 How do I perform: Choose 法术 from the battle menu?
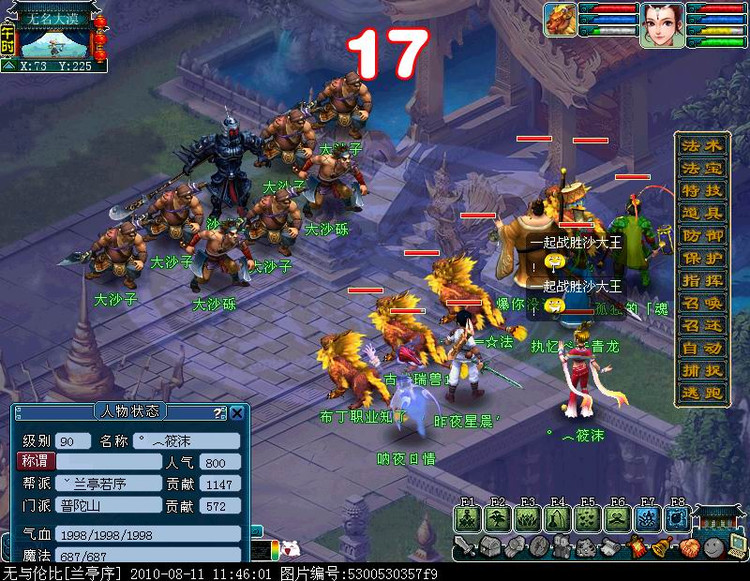point(702,146)
